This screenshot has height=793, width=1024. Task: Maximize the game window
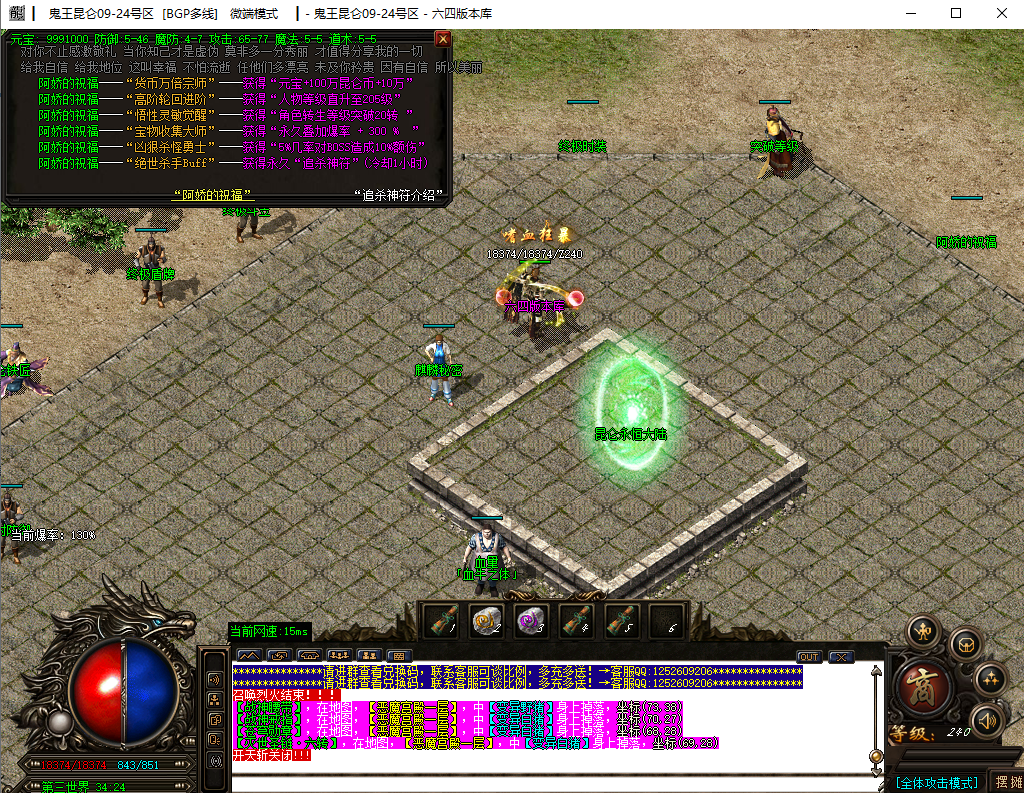click(x=956, y=14)
